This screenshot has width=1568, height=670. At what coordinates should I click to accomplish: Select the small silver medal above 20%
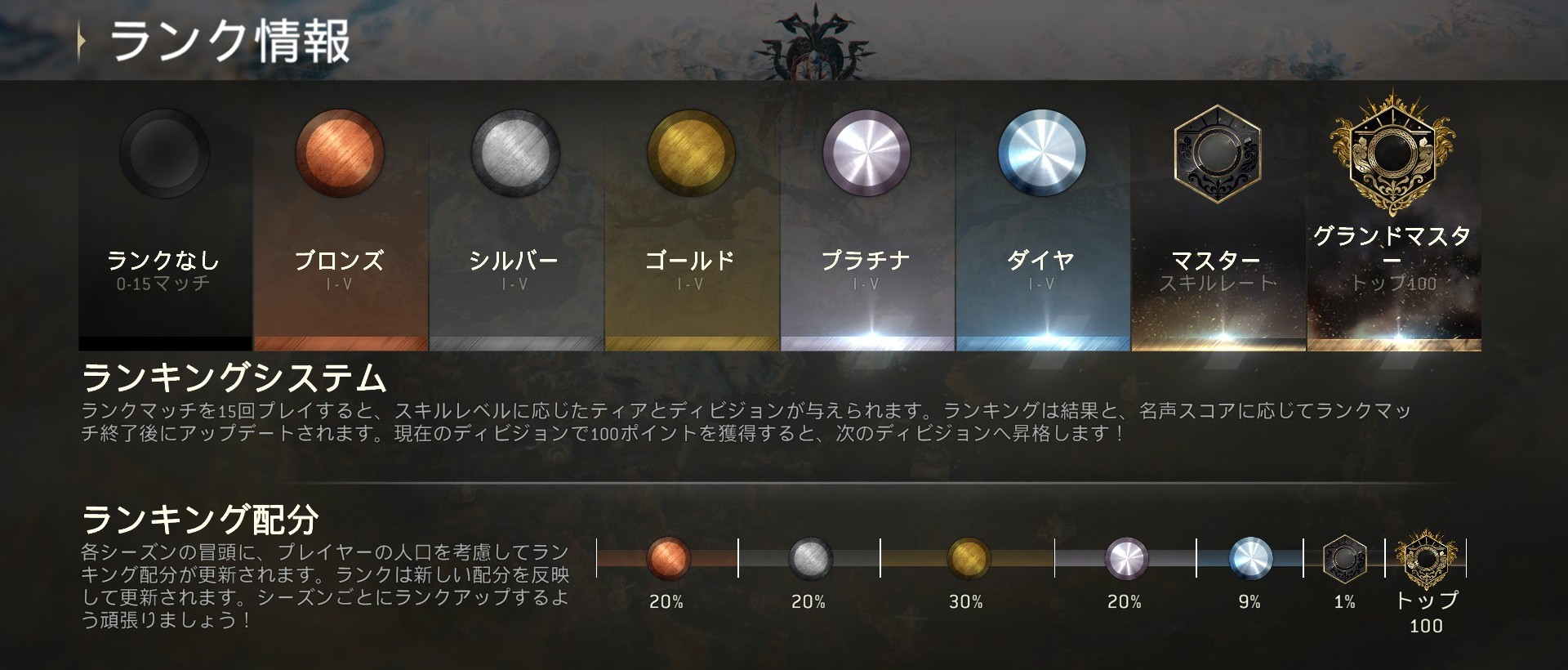811,557
